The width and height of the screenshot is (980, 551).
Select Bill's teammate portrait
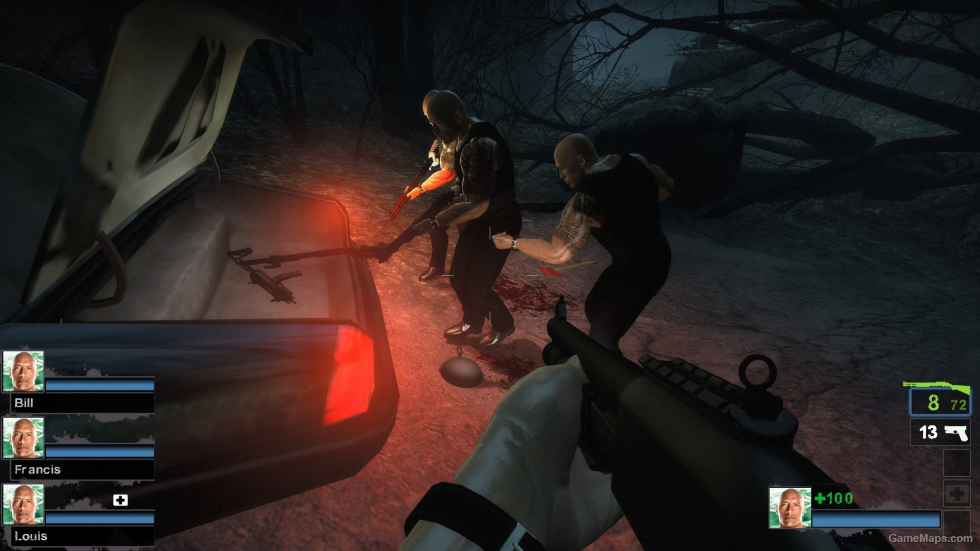(x=23, y=370)
